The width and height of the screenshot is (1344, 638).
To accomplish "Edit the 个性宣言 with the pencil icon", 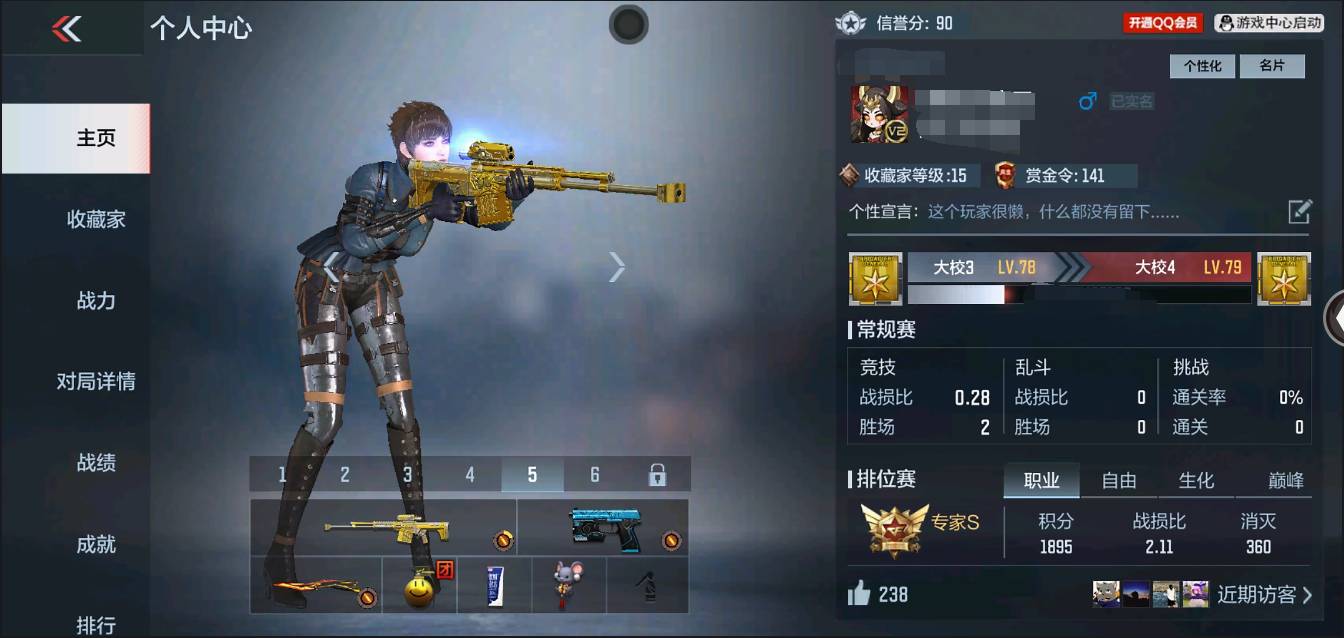I will [1299, 211].
